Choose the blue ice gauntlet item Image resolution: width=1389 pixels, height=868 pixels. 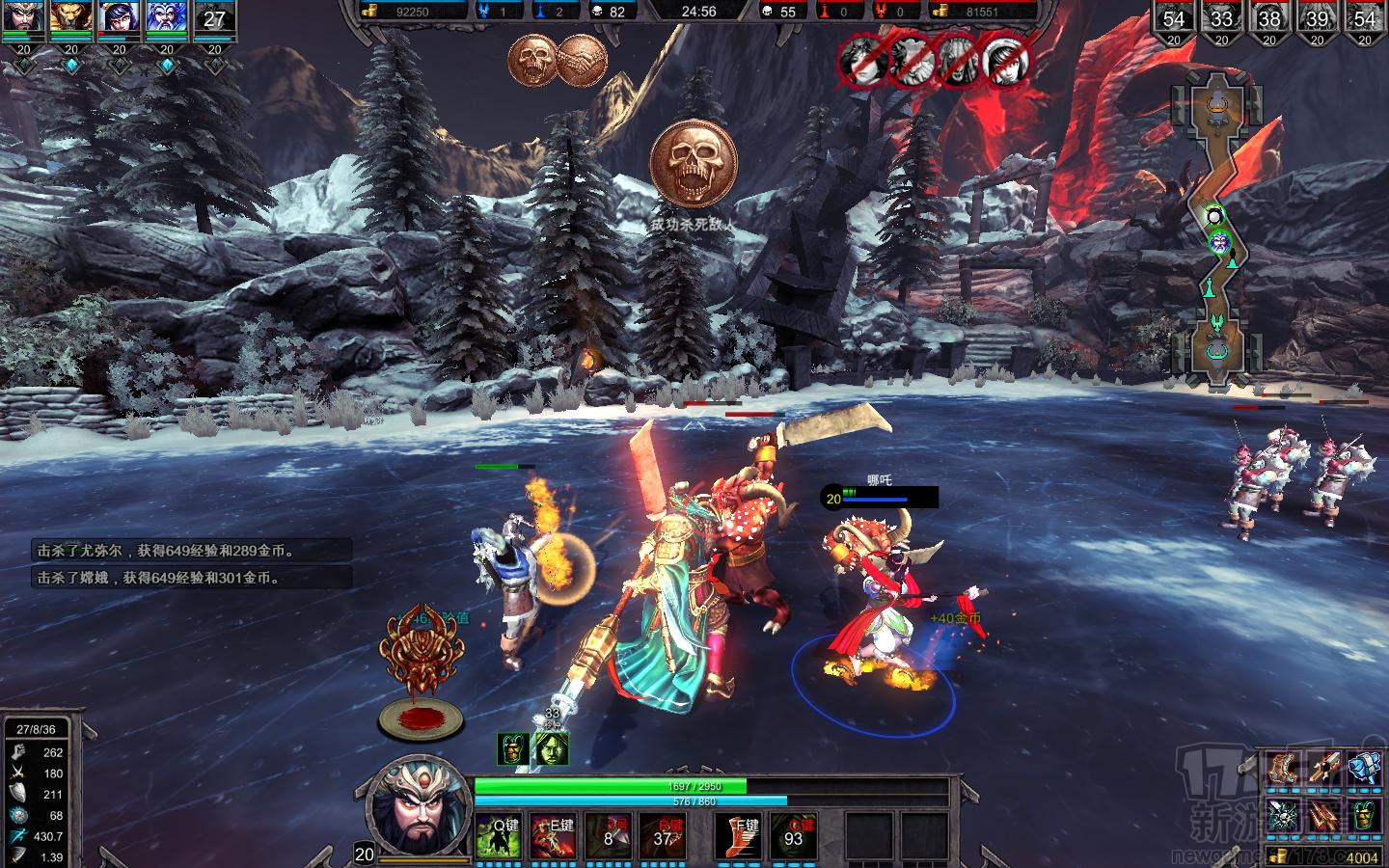(1365, 770)
